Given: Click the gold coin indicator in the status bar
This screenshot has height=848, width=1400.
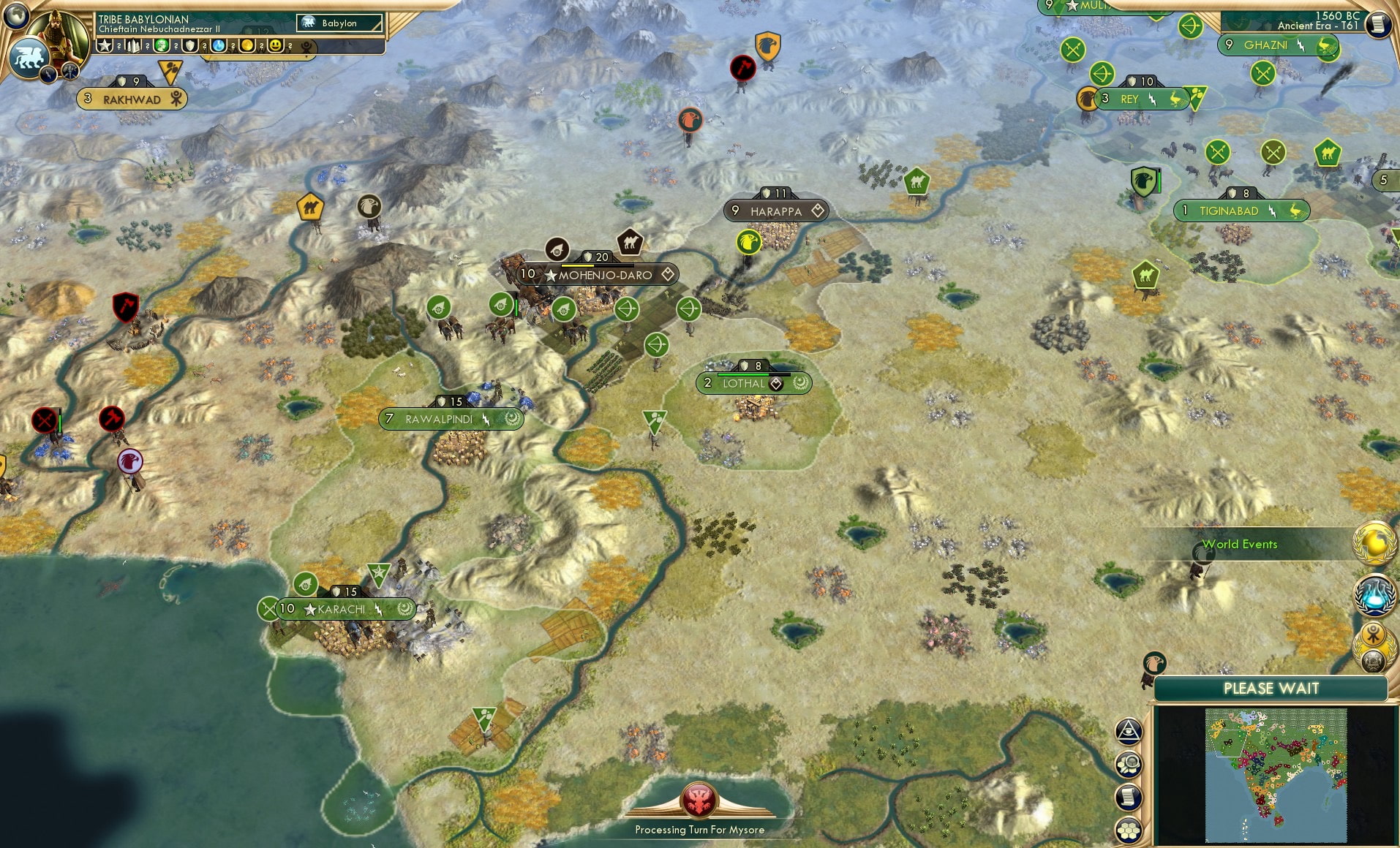Looking at the screenshot, I should (x=247, y=45).
